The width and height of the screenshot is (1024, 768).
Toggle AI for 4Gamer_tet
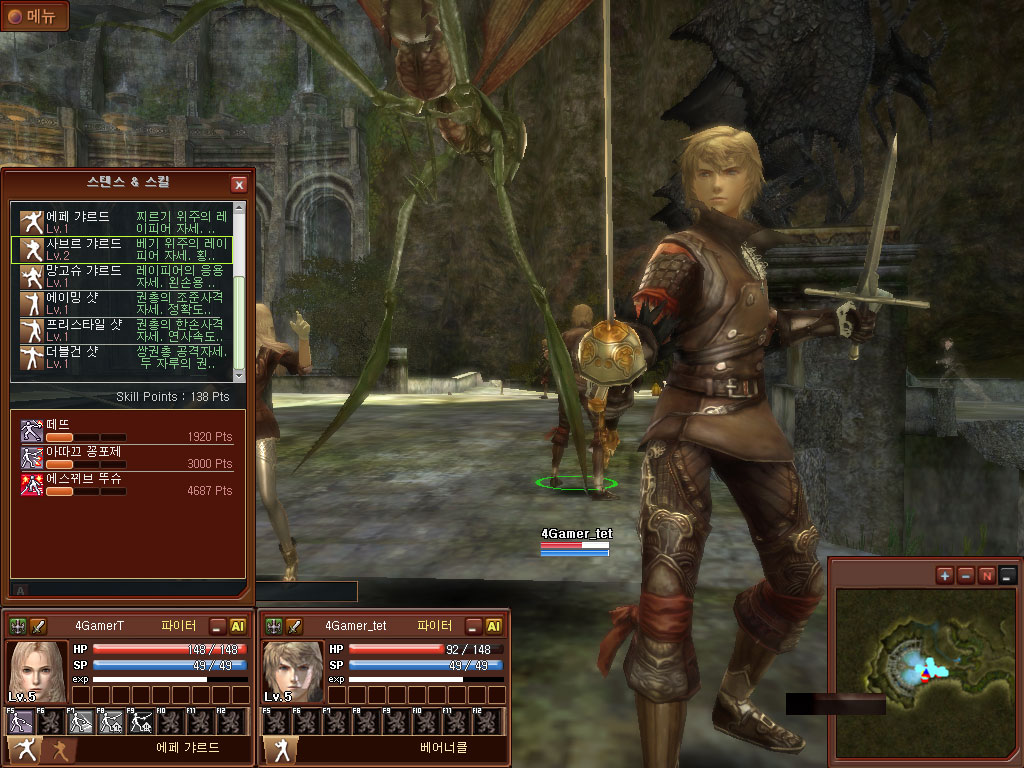click(x=494, y=626)
